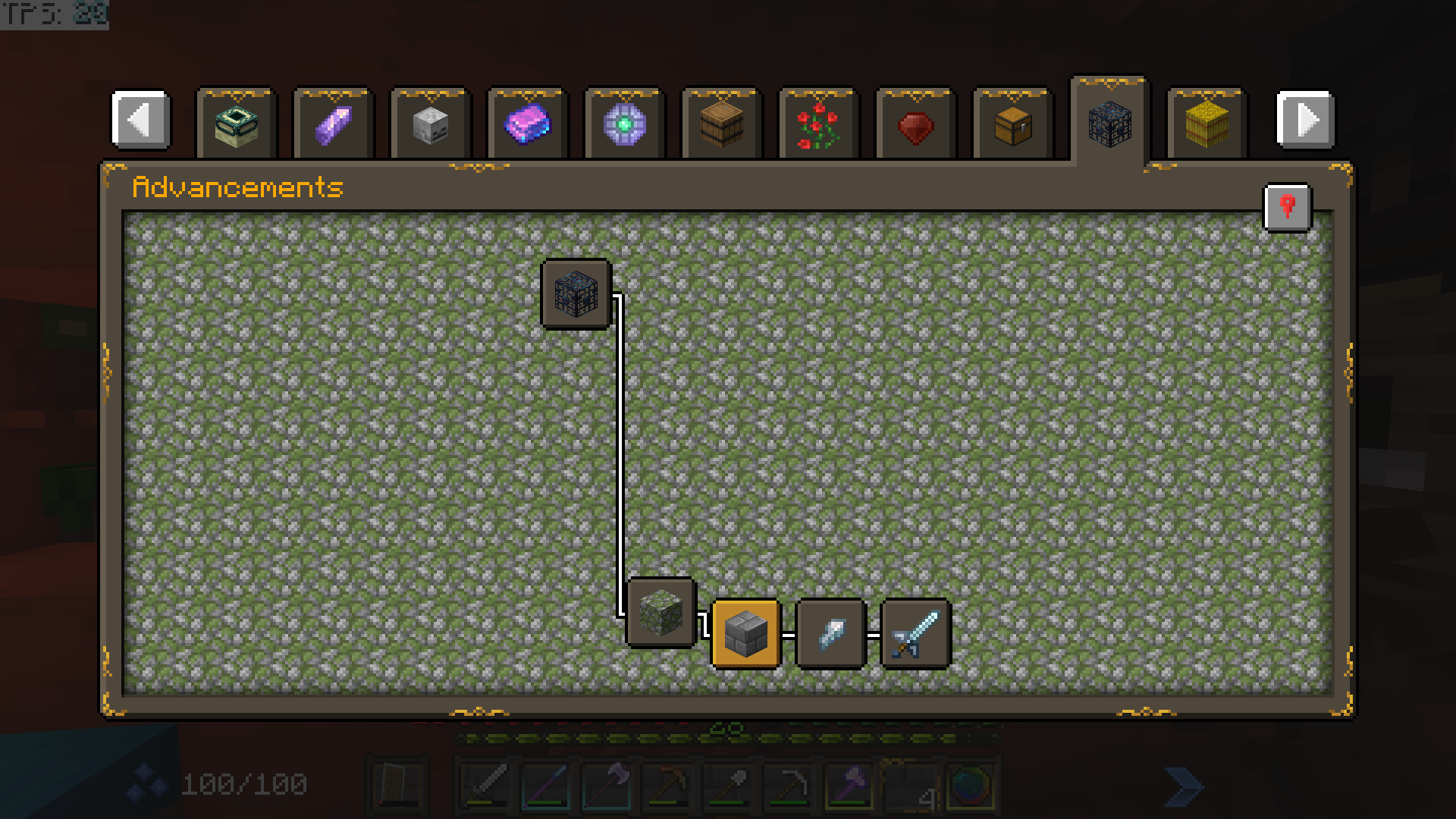
Task: Expand the root ore block advancement
Action: tap(576, 295)
